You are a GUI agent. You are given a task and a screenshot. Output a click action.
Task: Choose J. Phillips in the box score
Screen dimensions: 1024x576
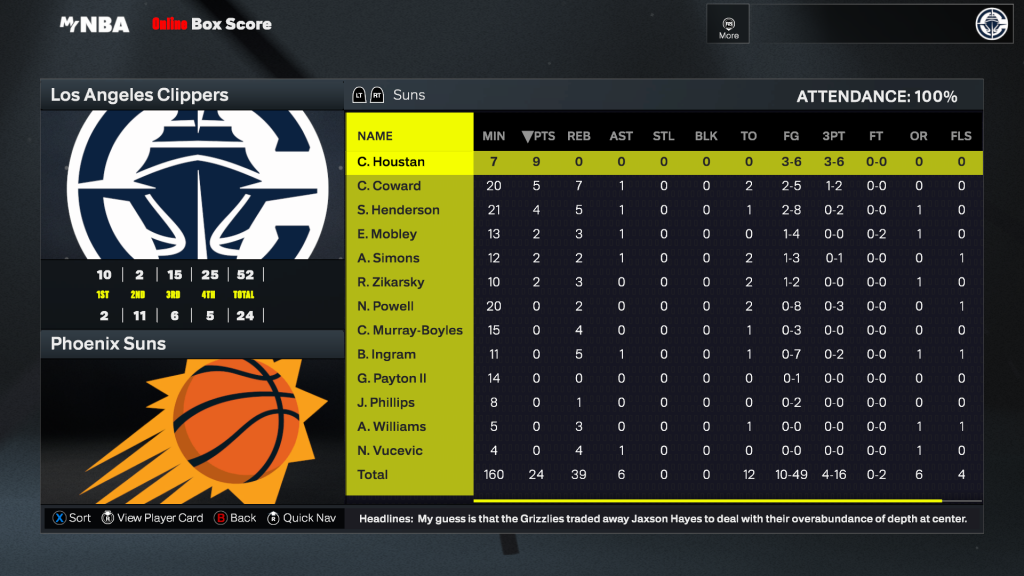pos(386,402)
